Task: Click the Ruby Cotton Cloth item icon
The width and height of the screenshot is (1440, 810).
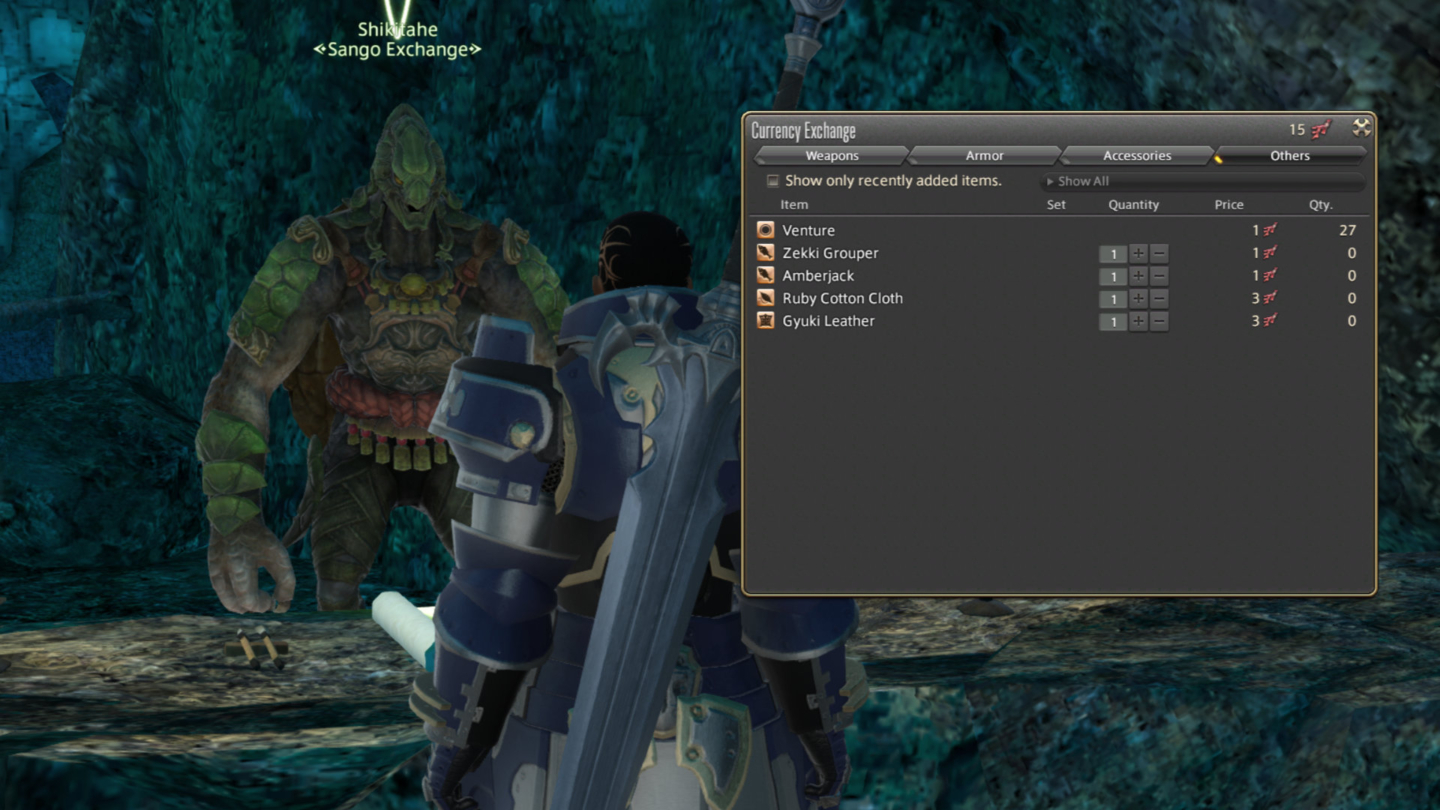Action: [765, 298]
